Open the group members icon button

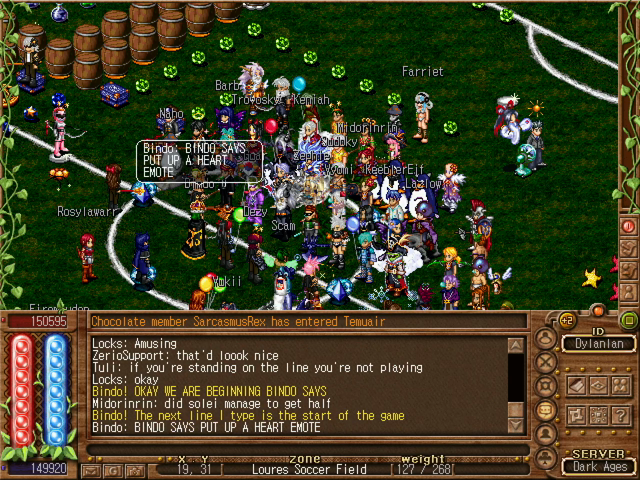click(x=619, y=385)
